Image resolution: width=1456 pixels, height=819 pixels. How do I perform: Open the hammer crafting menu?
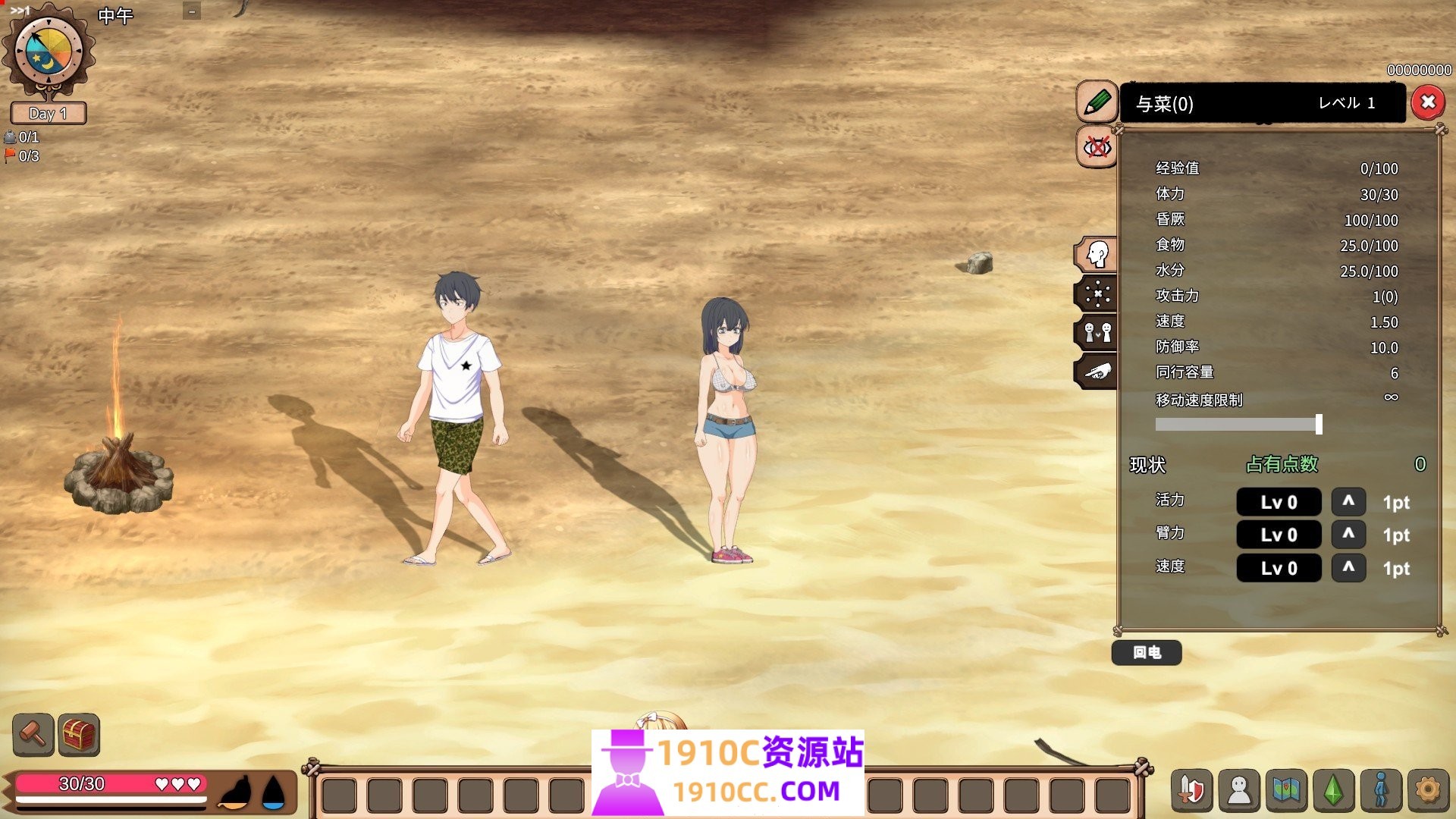click(x=33, y=734)
